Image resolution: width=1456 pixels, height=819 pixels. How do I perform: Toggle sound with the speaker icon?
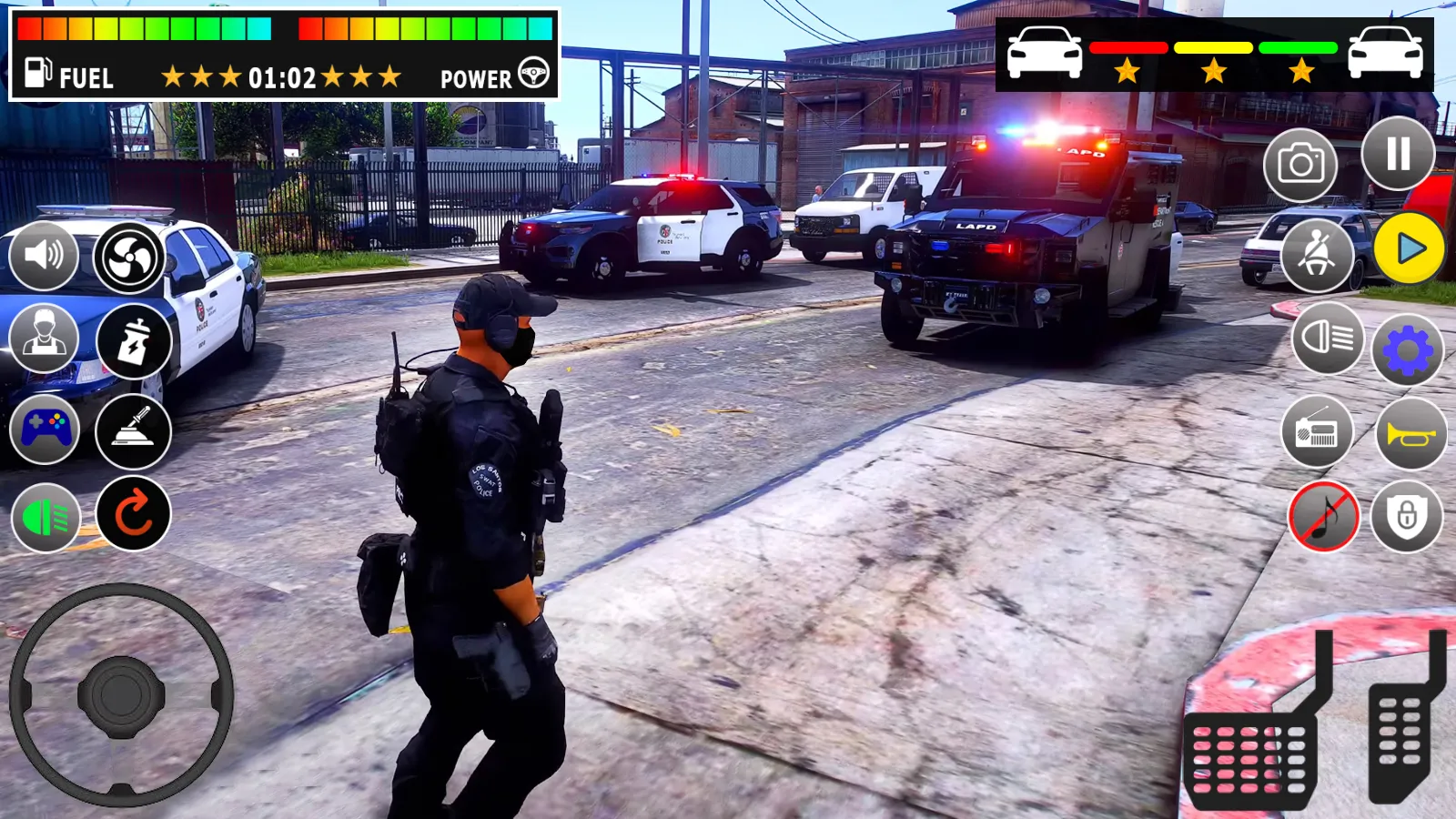click(x=44, y=255)
